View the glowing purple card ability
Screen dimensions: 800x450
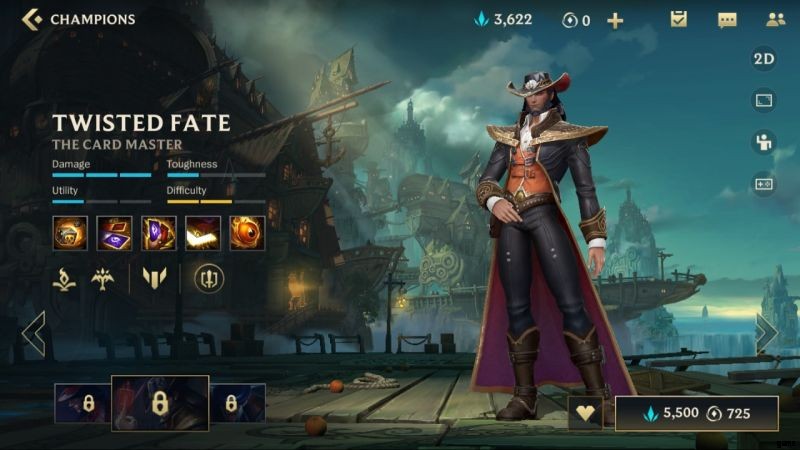pos(159,233)
